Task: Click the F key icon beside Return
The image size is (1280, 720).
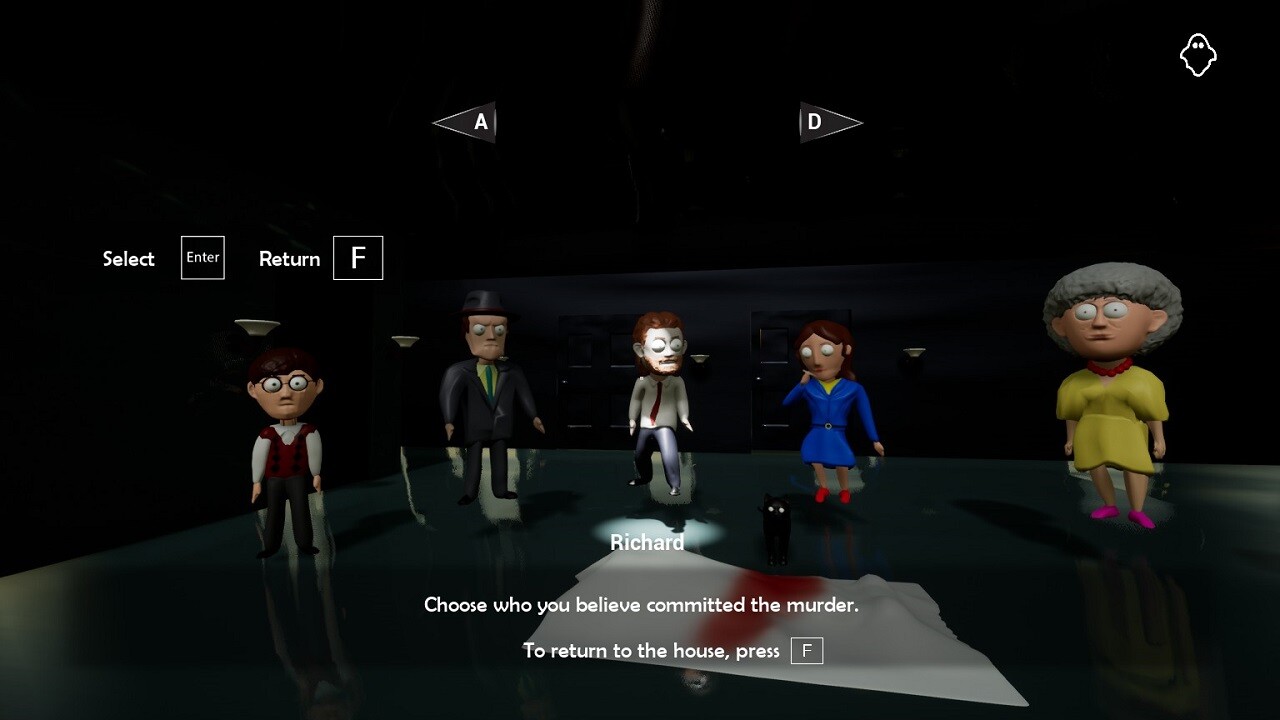Action: click(x=357, y=257)
